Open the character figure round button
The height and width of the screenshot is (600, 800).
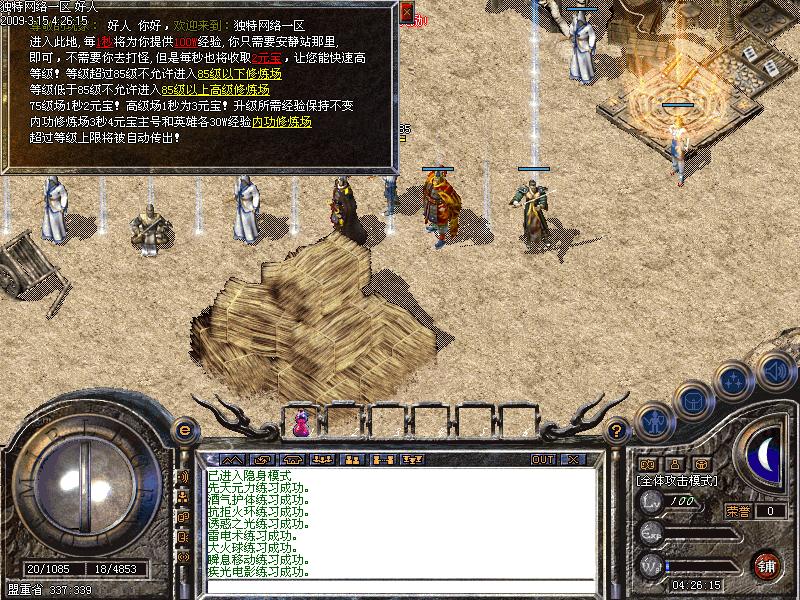[652, 421]
